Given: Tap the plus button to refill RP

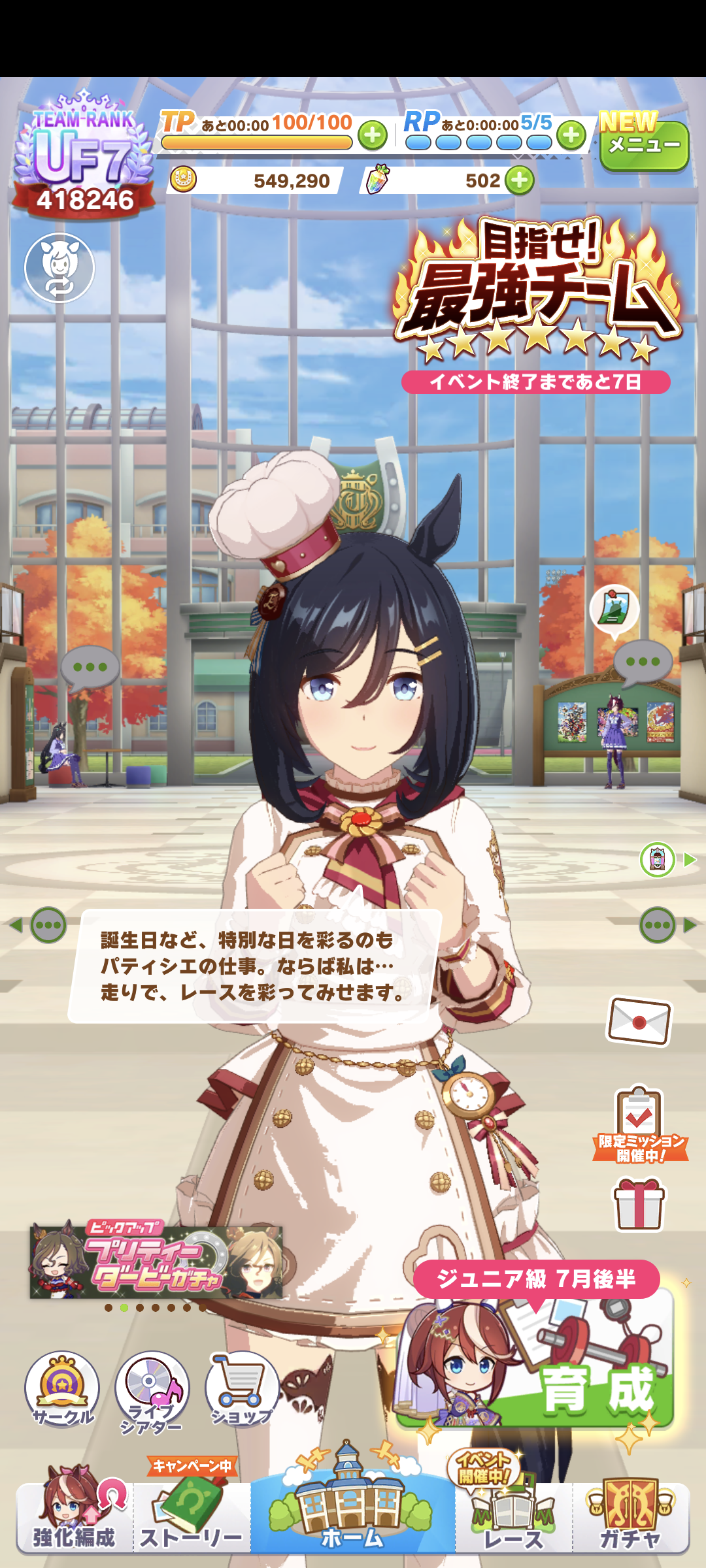Looking at the screenshot, I should (x=571, y=135).
